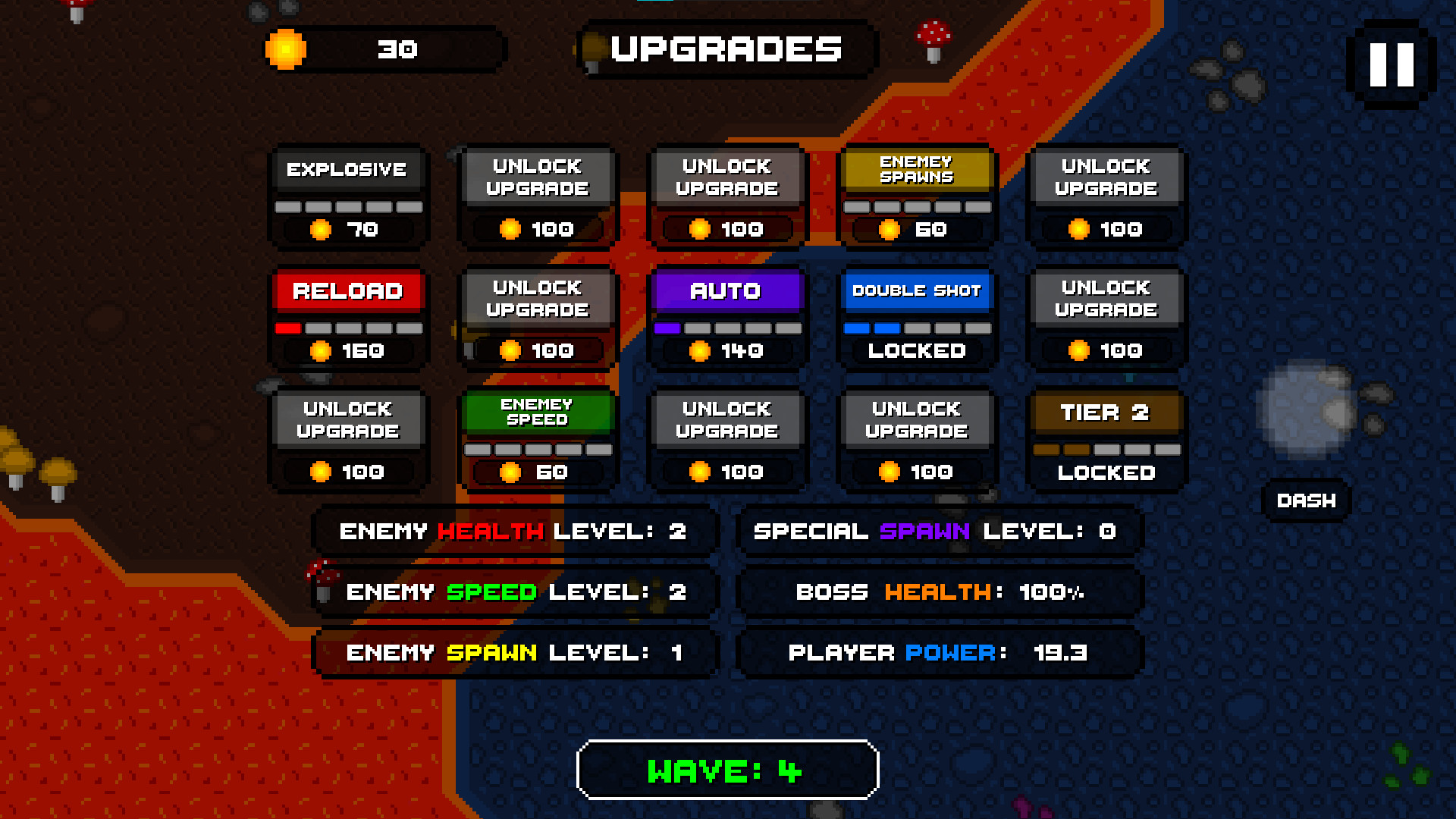
Task: Click the Enemy Health Level: 2 display
Action: pyautogui.click(x=513, y=532)
